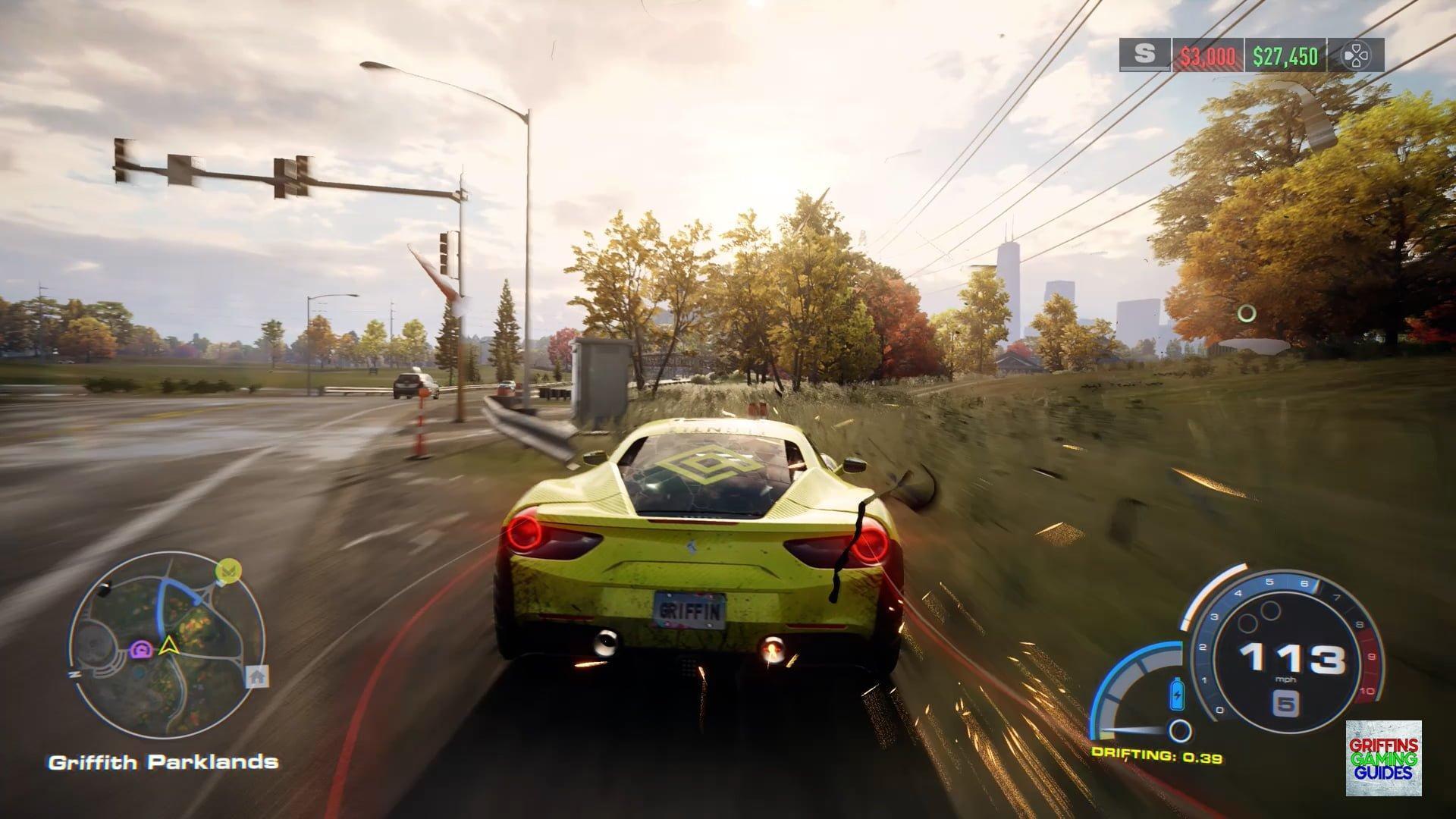Select the yellow-green destination marker on minimap
This screenshot has width=1456, height=819.
click(227, 570)
